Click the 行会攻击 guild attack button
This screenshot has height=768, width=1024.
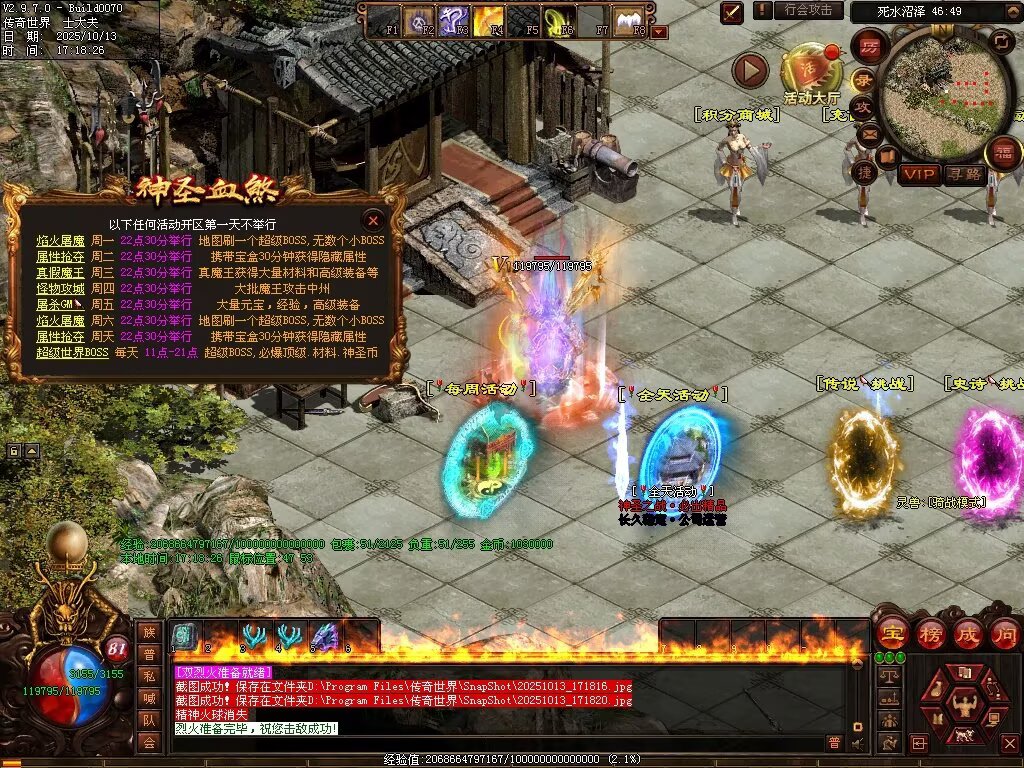pos(808,10)
